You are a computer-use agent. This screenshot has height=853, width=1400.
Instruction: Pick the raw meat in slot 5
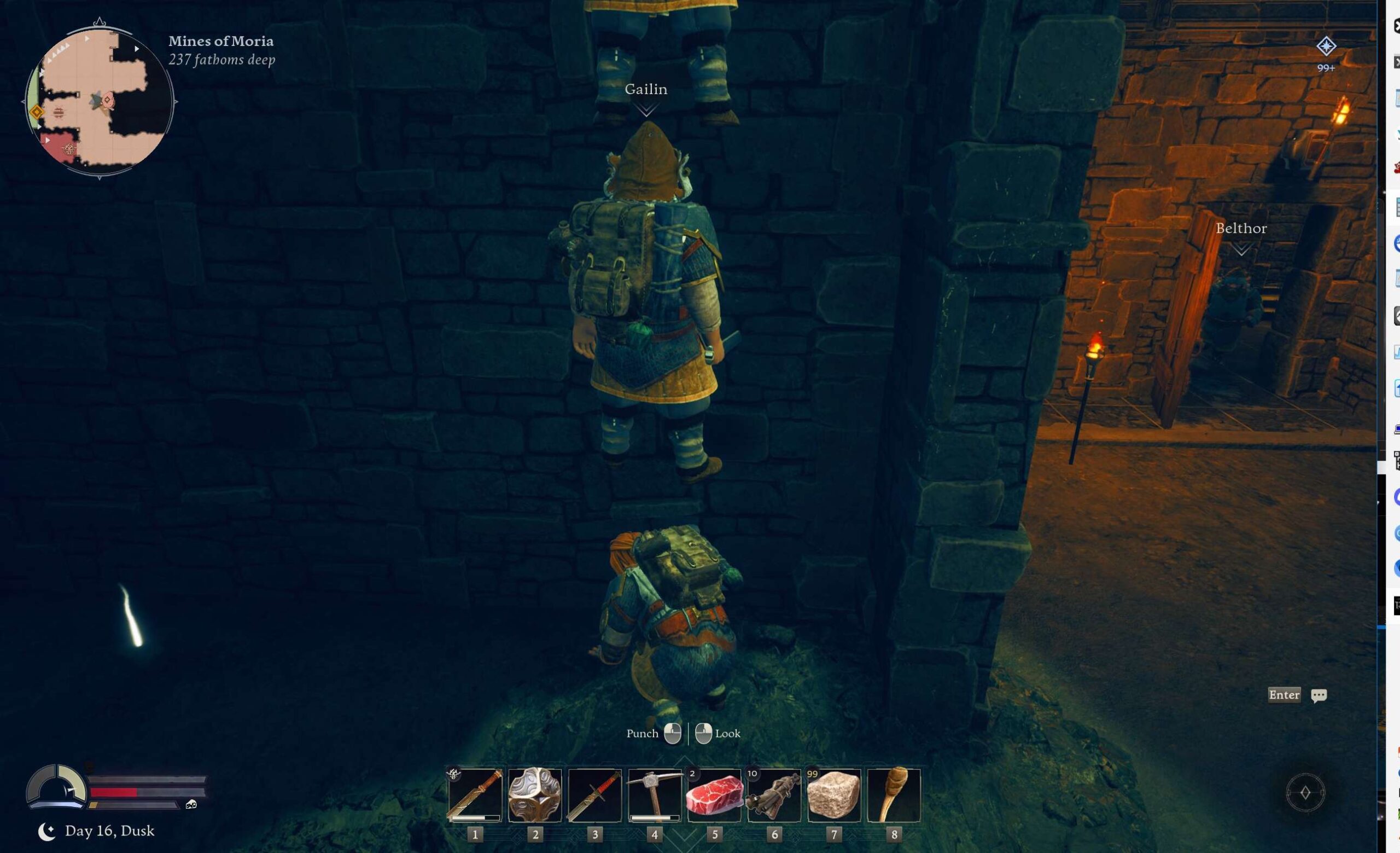coord(714,794)
